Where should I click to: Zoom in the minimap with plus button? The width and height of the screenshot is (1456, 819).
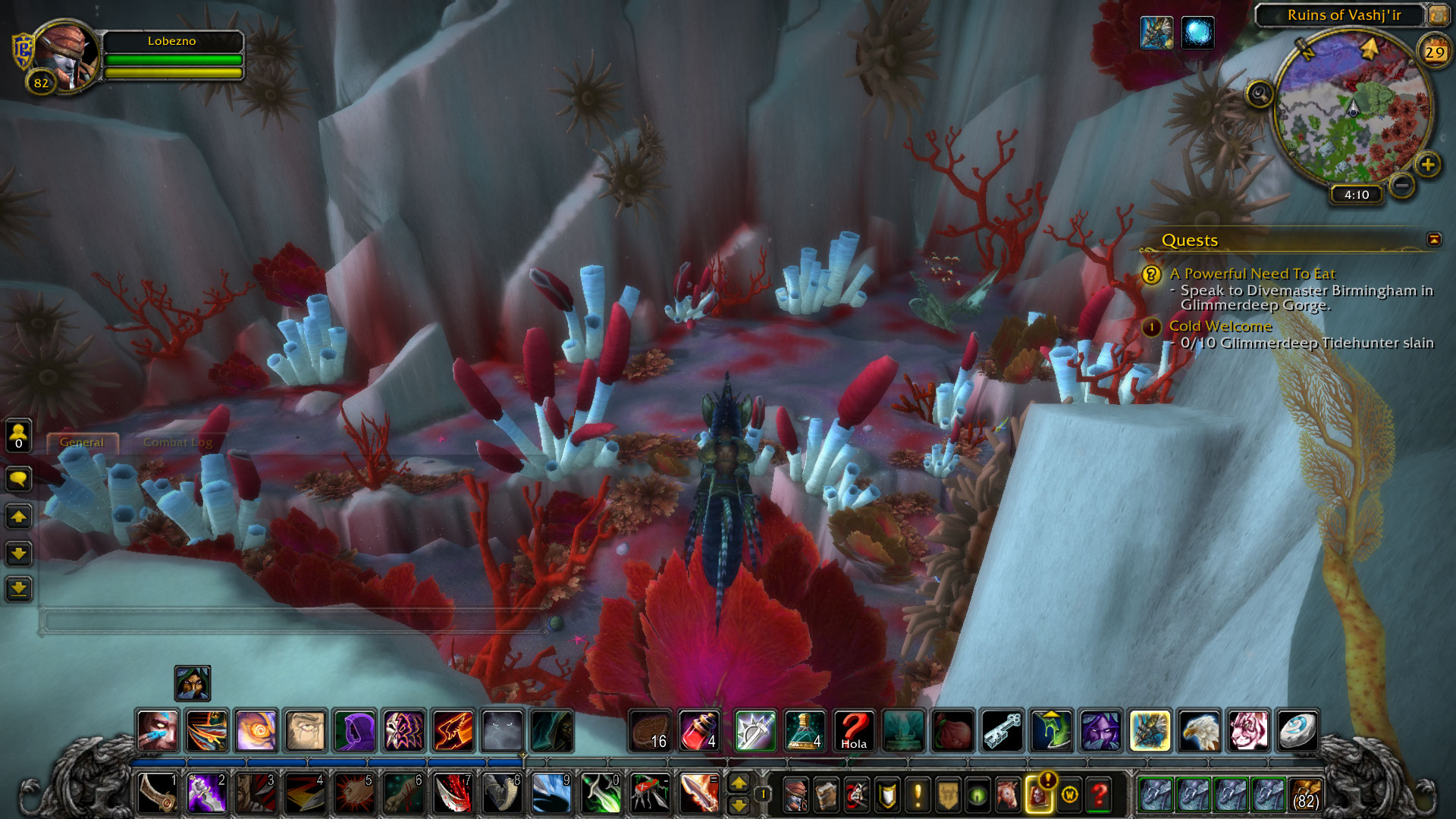(x=1427, y=165)
